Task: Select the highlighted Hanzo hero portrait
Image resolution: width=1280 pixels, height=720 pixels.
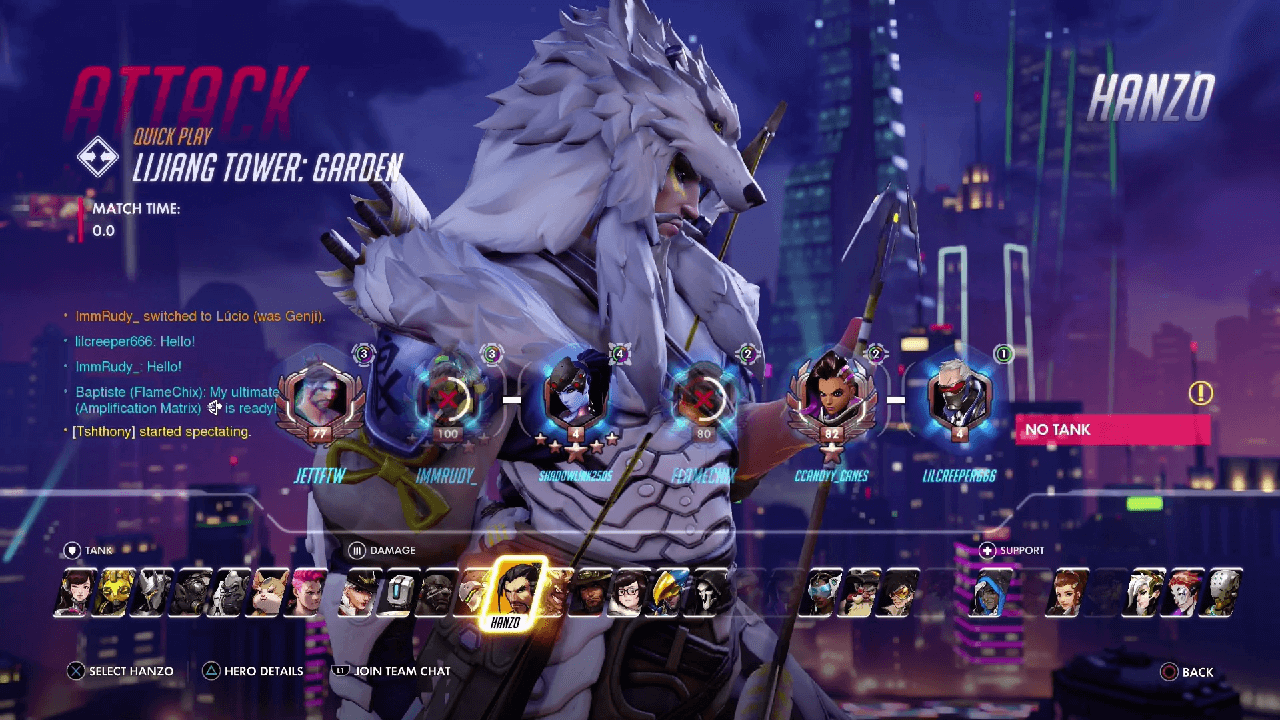Action: pos(516,590)
